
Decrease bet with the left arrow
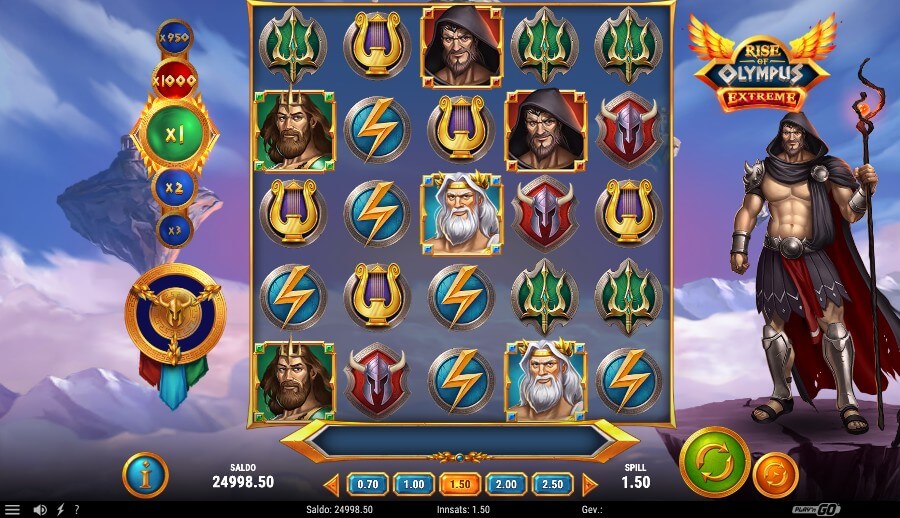click(x=332, y=485)
